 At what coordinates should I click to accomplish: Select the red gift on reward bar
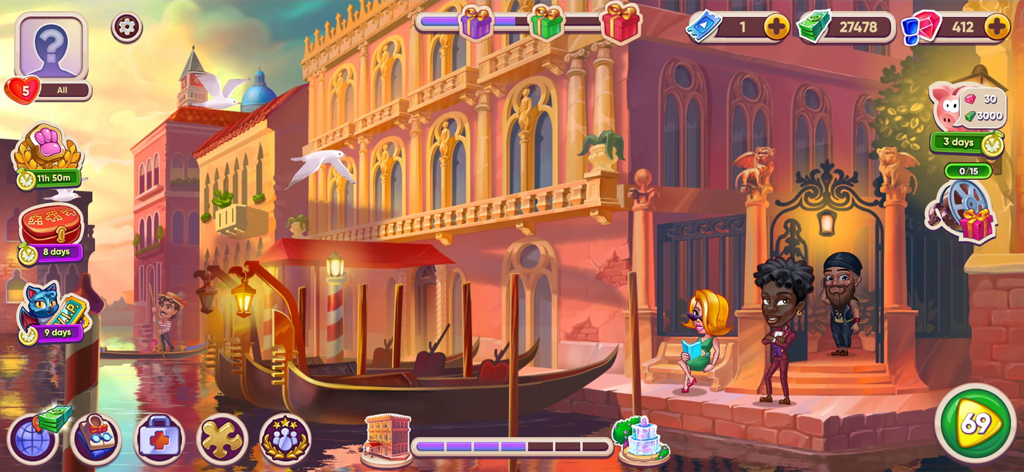click(620, 21)
